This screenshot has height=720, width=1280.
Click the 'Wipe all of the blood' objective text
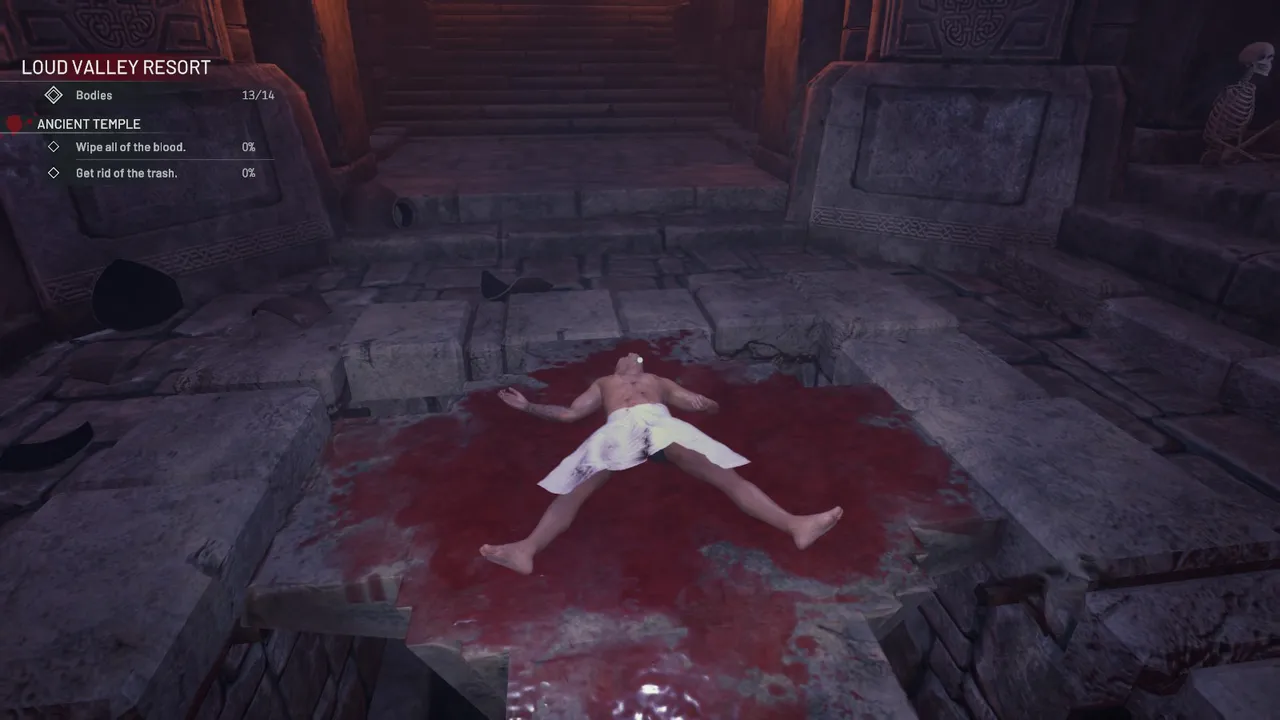point(131,147)
